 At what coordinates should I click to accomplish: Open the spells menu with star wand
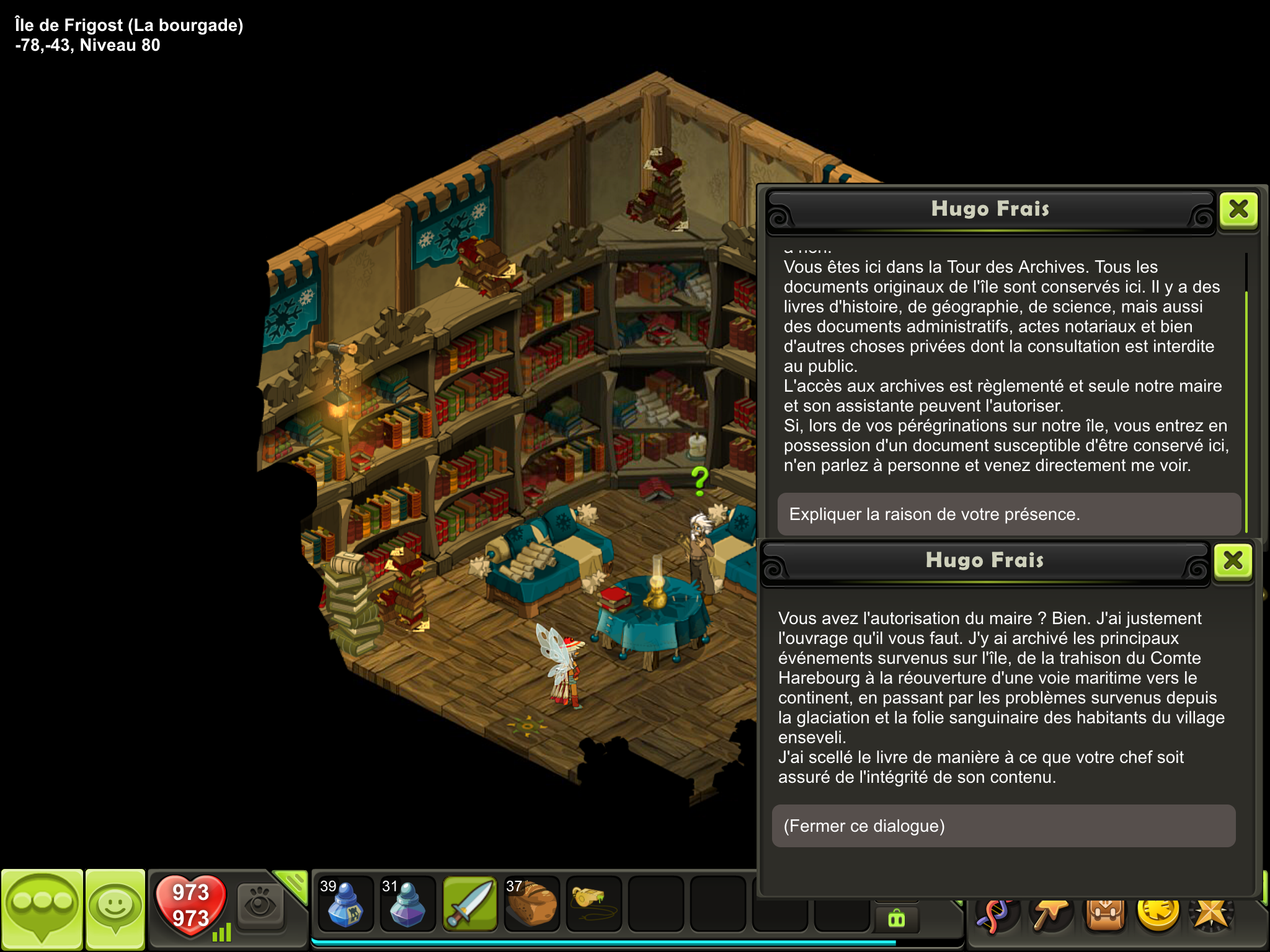[x=1050, y=914]
